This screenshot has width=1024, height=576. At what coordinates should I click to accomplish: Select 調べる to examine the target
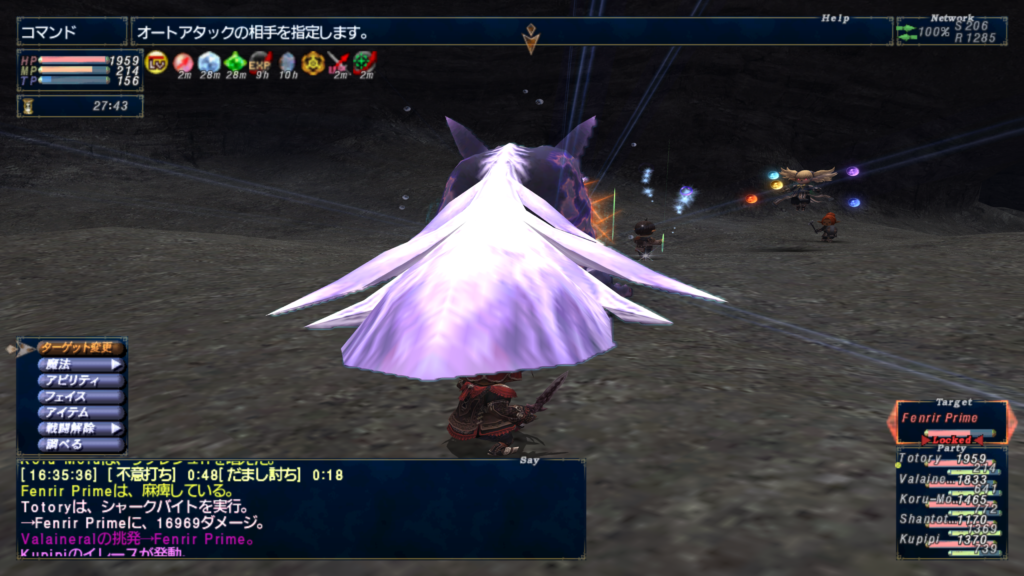pyautogui.click(x=82, y=444)
